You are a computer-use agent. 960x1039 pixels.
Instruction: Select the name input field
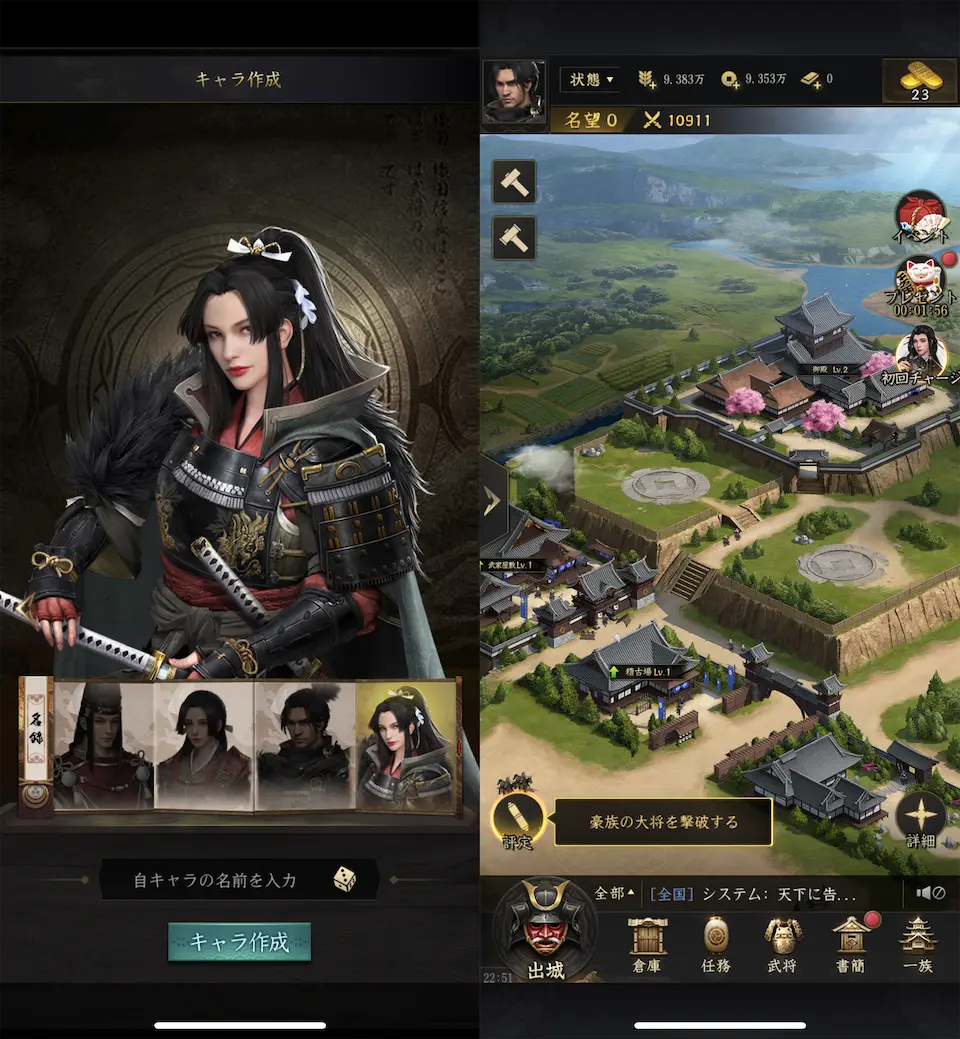point(216,880)
